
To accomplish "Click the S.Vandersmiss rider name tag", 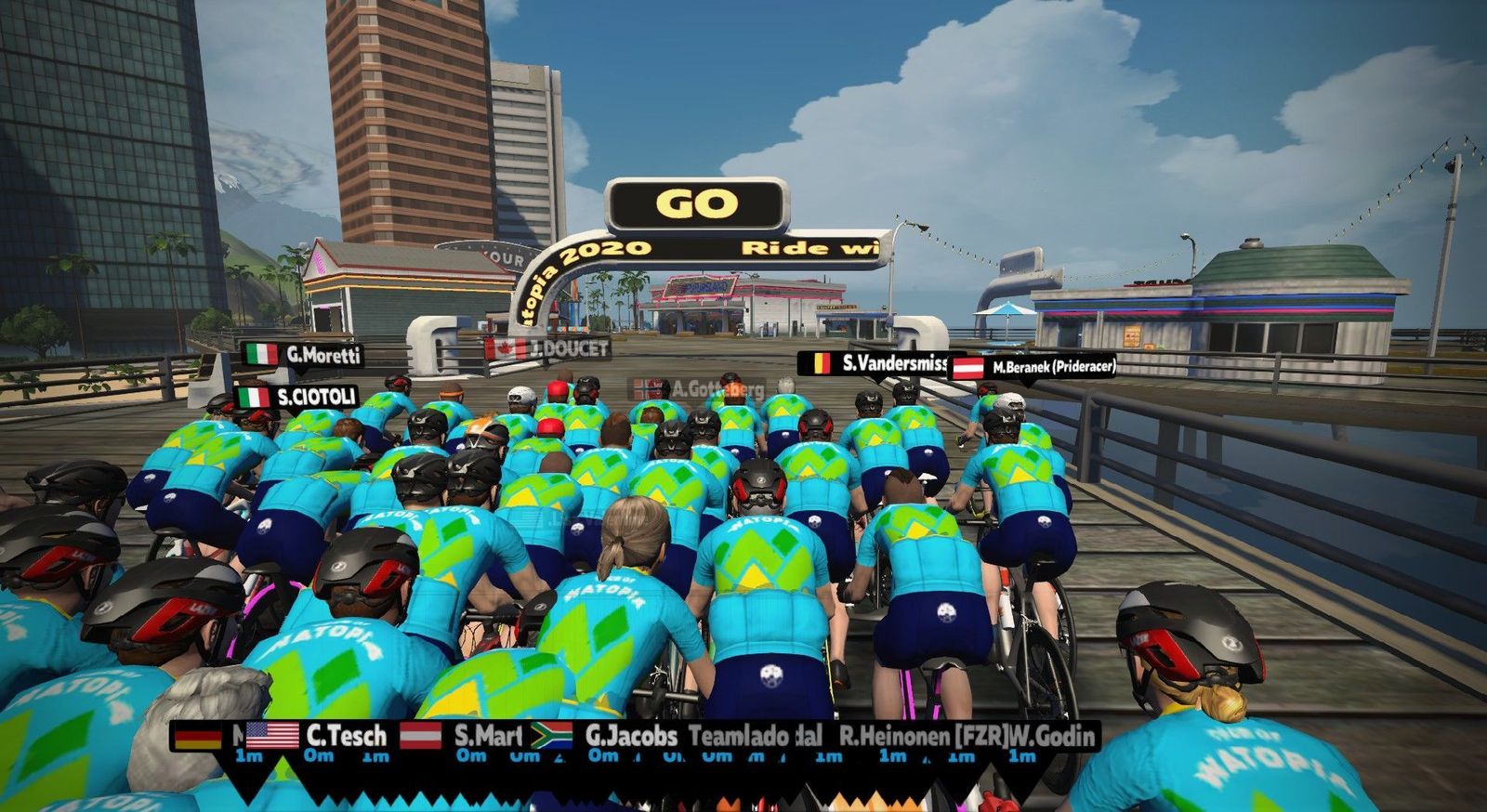I will tap(874, 363).
